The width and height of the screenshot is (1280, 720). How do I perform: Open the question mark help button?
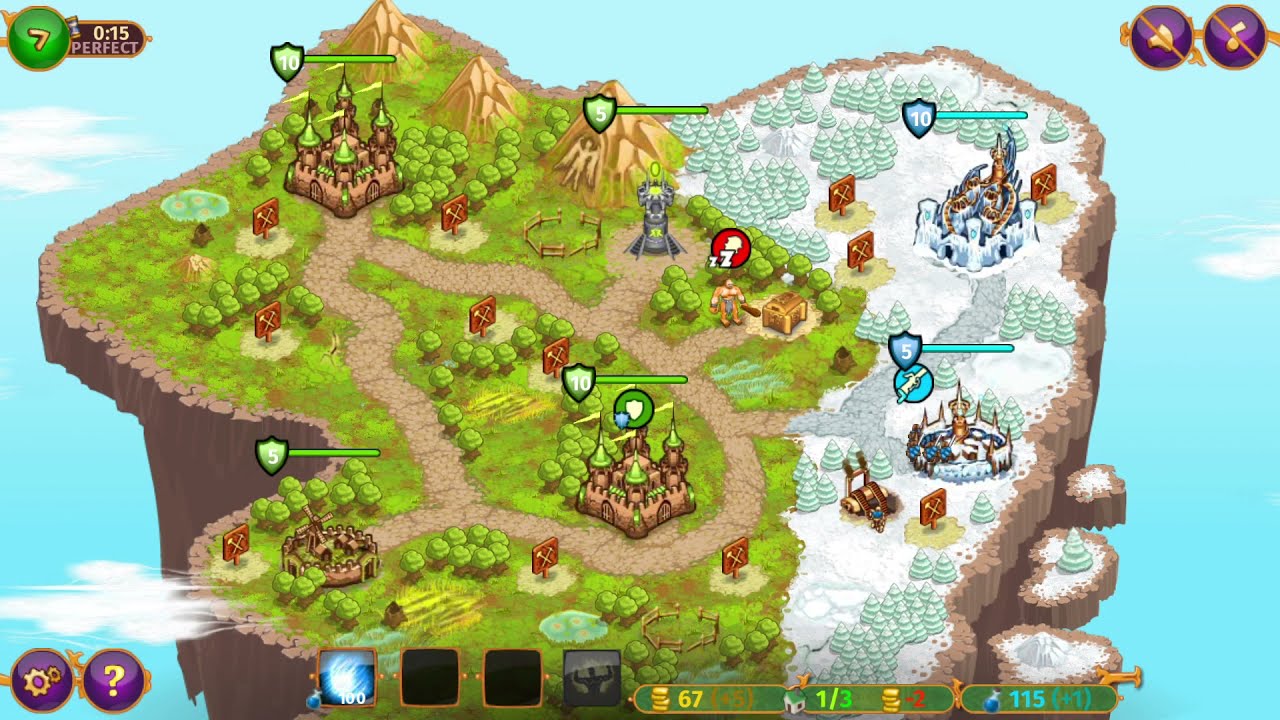(113, 681)
